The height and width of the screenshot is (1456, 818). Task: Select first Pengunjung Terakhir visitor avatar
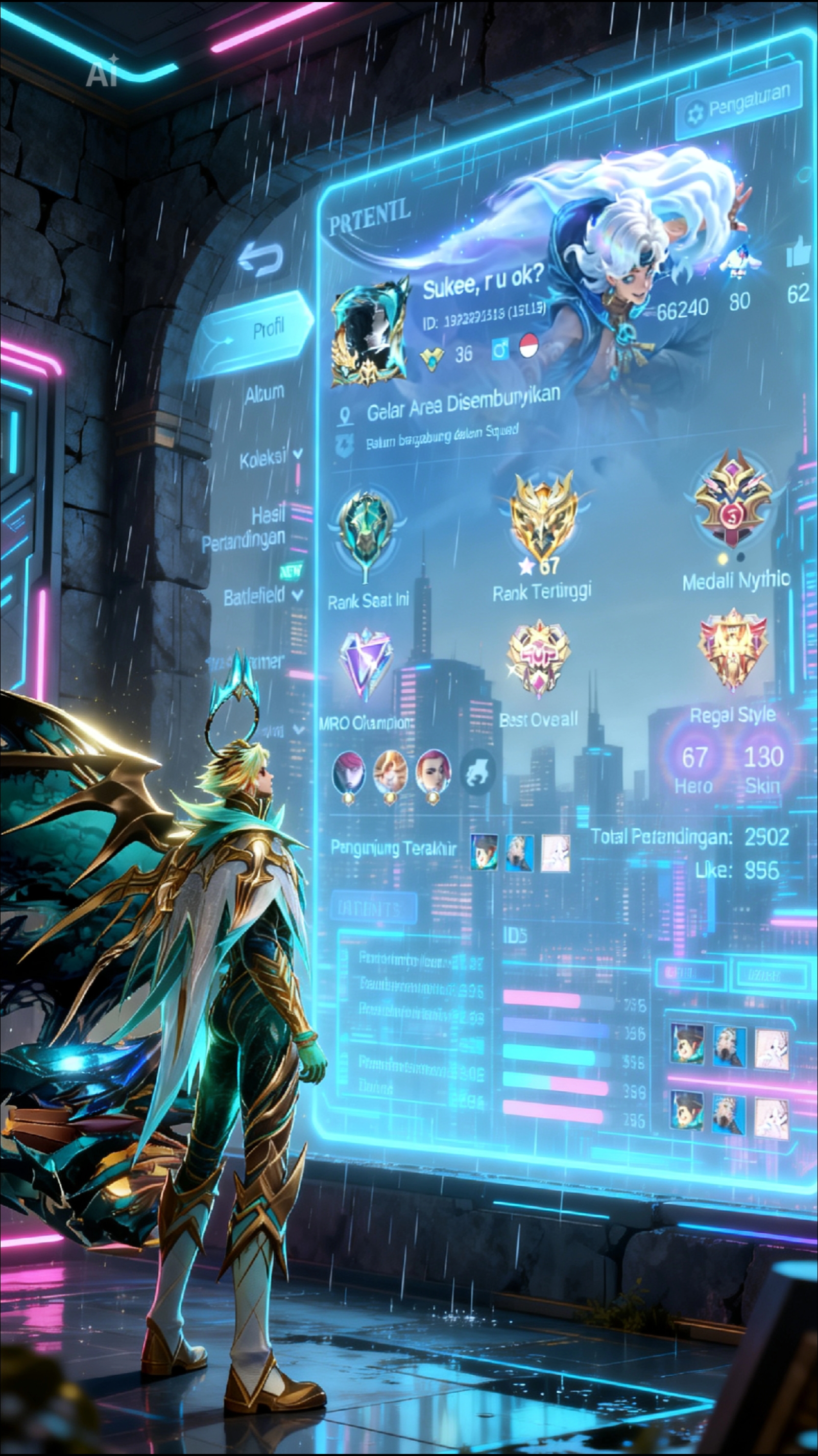(484, 852)
